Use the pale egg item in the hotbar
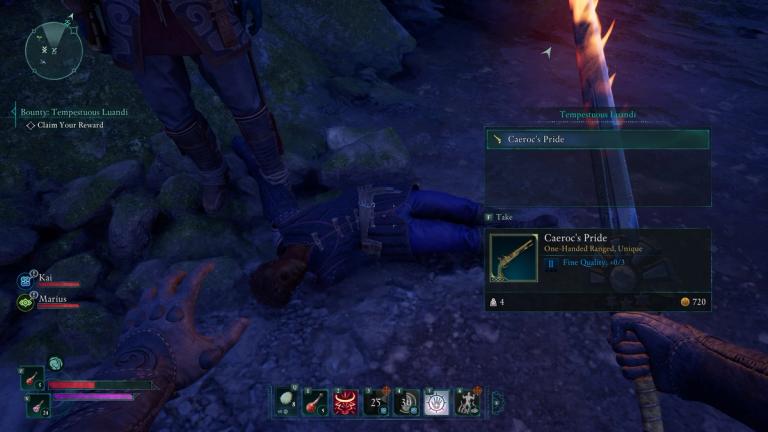Image resolution: width=768 pixels, height=432 pixels. tap(287, 401)
